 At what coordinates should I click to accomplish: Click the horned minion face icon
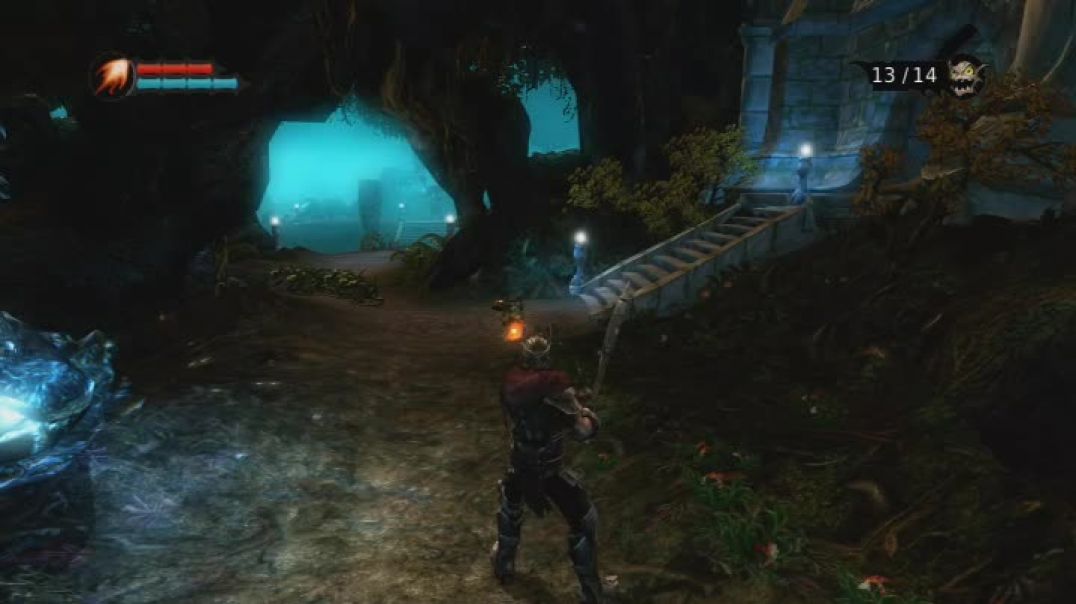click(964, 76)
